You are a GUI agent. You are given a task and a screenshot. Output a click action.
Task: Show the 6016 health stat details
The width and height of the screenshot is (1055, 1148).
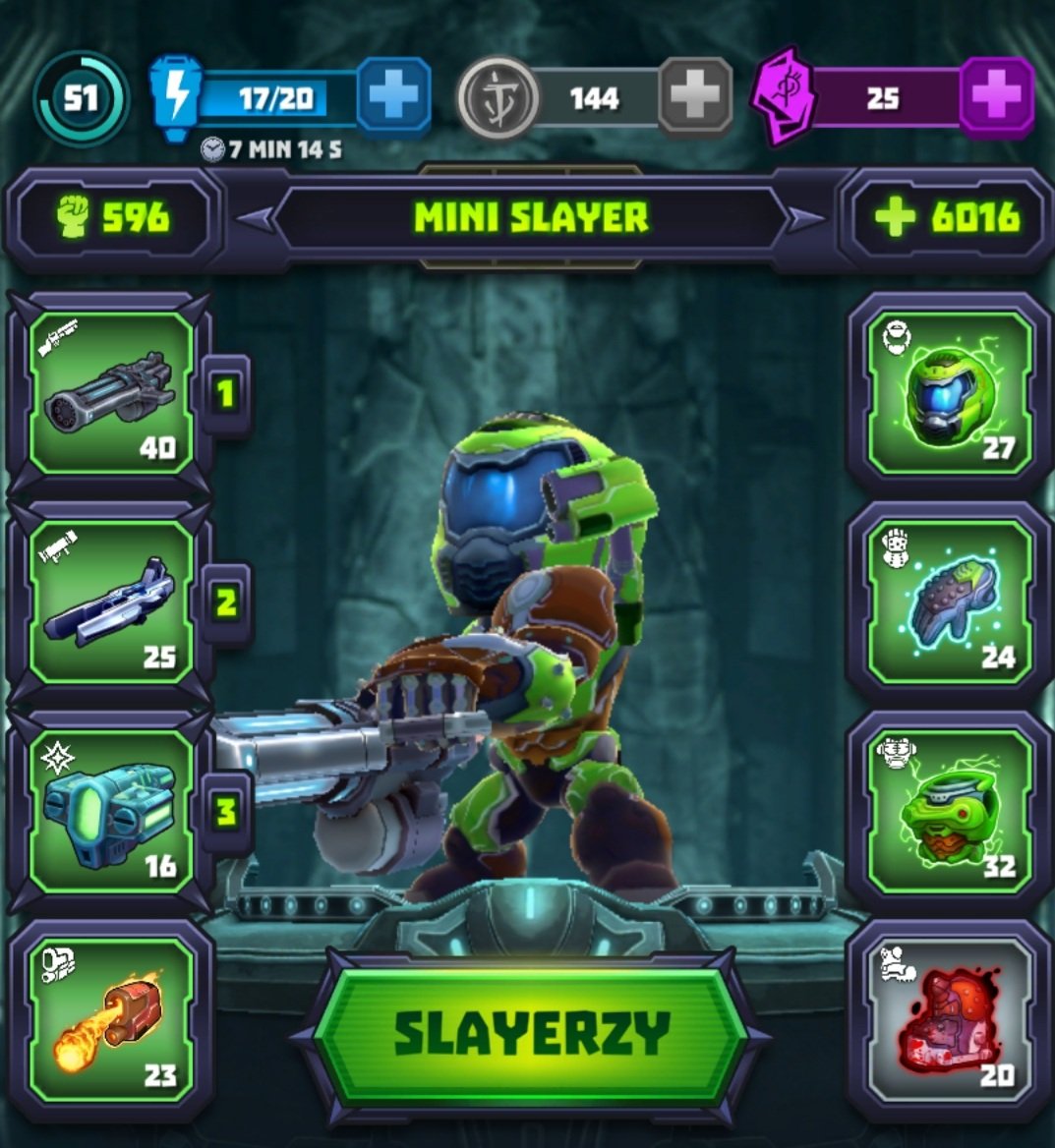[946, 218]
